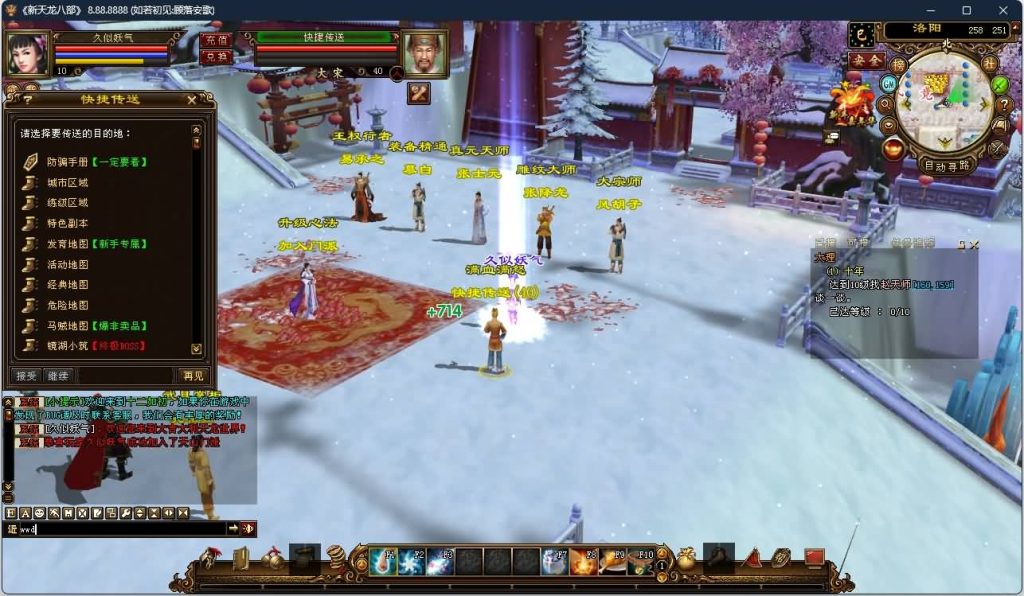Click the 兑换 exchange button
Screen dimensions: 1024x596
[x=215, y=57]
